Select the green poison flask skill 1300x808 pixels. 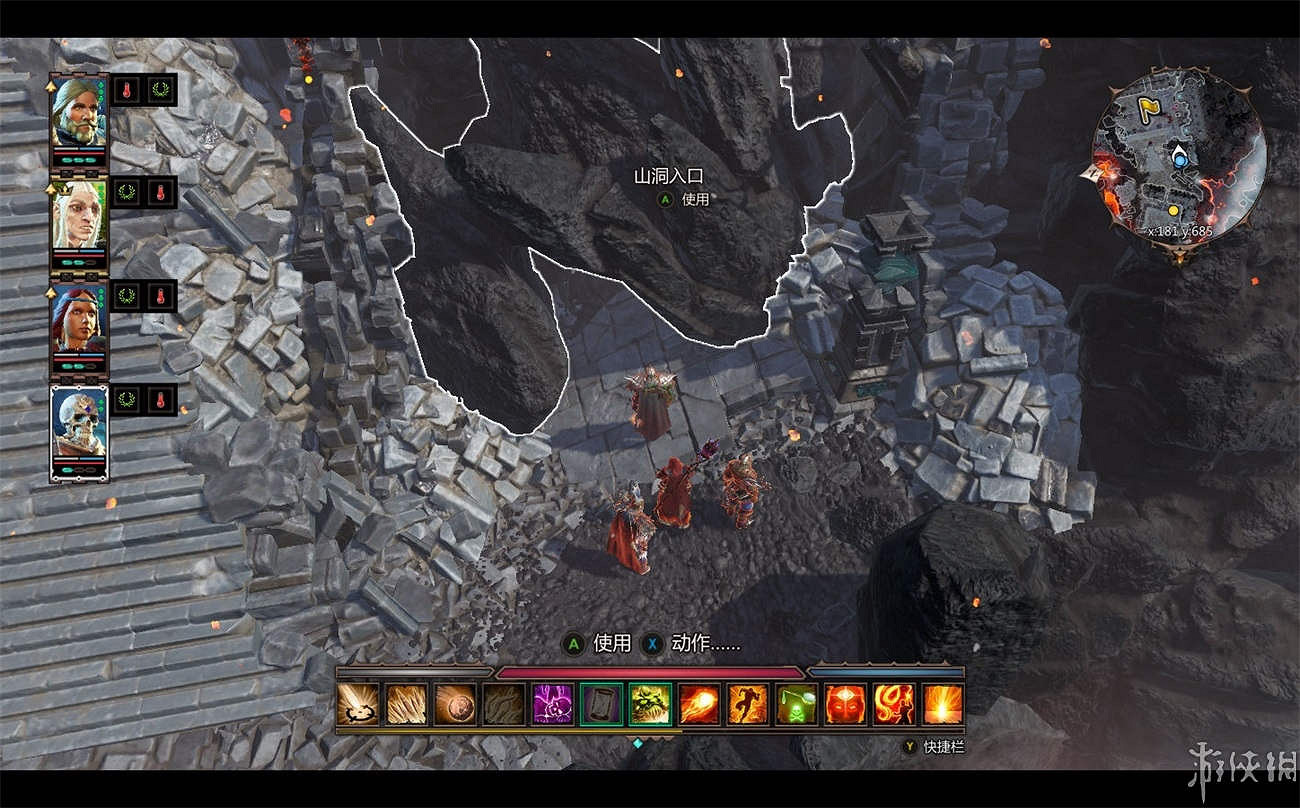796,704
